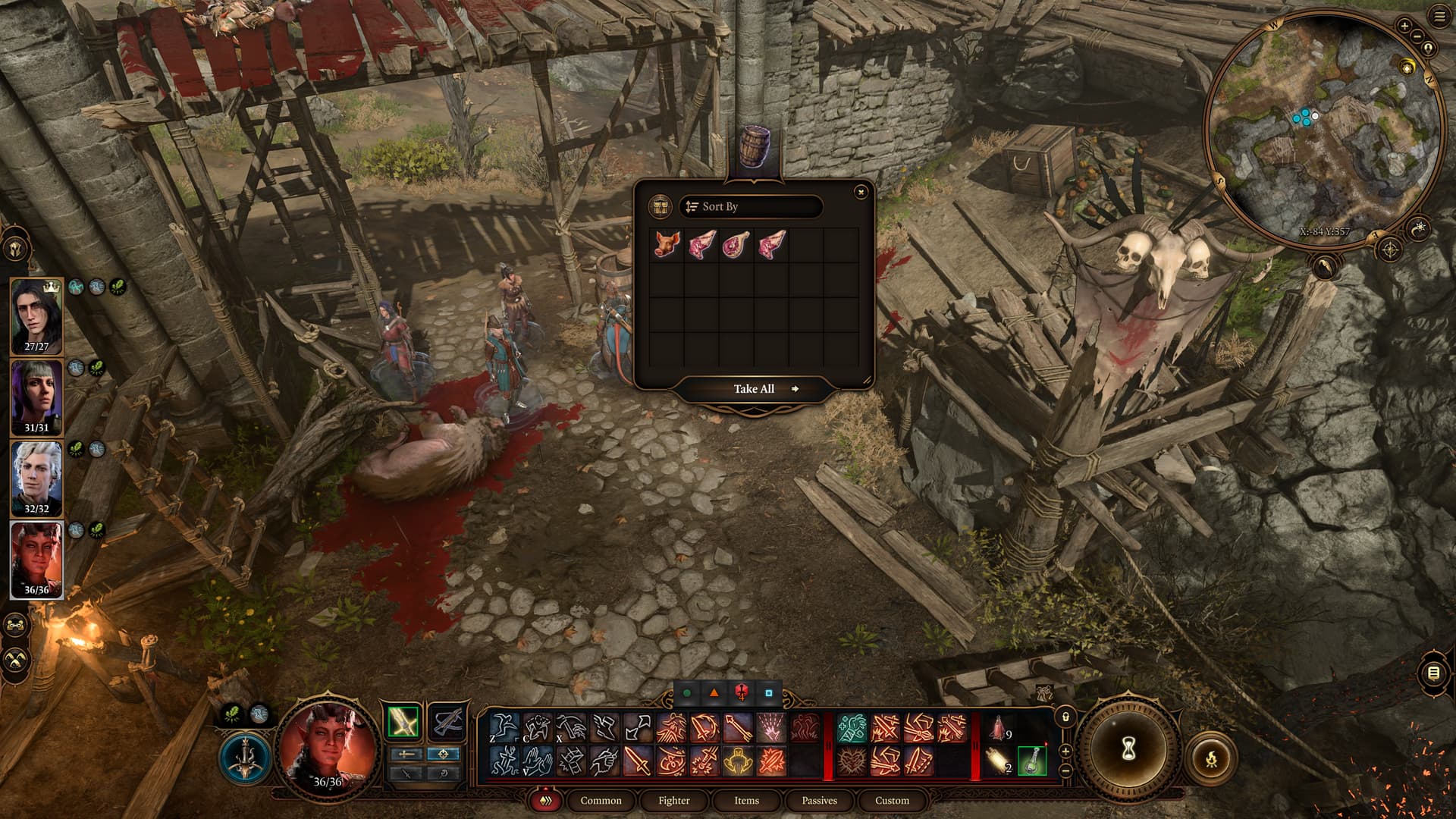Open the campfire rest button
Image resolution: width=1456 pixels, height=819 pixels.
(x=1211, y=757)
